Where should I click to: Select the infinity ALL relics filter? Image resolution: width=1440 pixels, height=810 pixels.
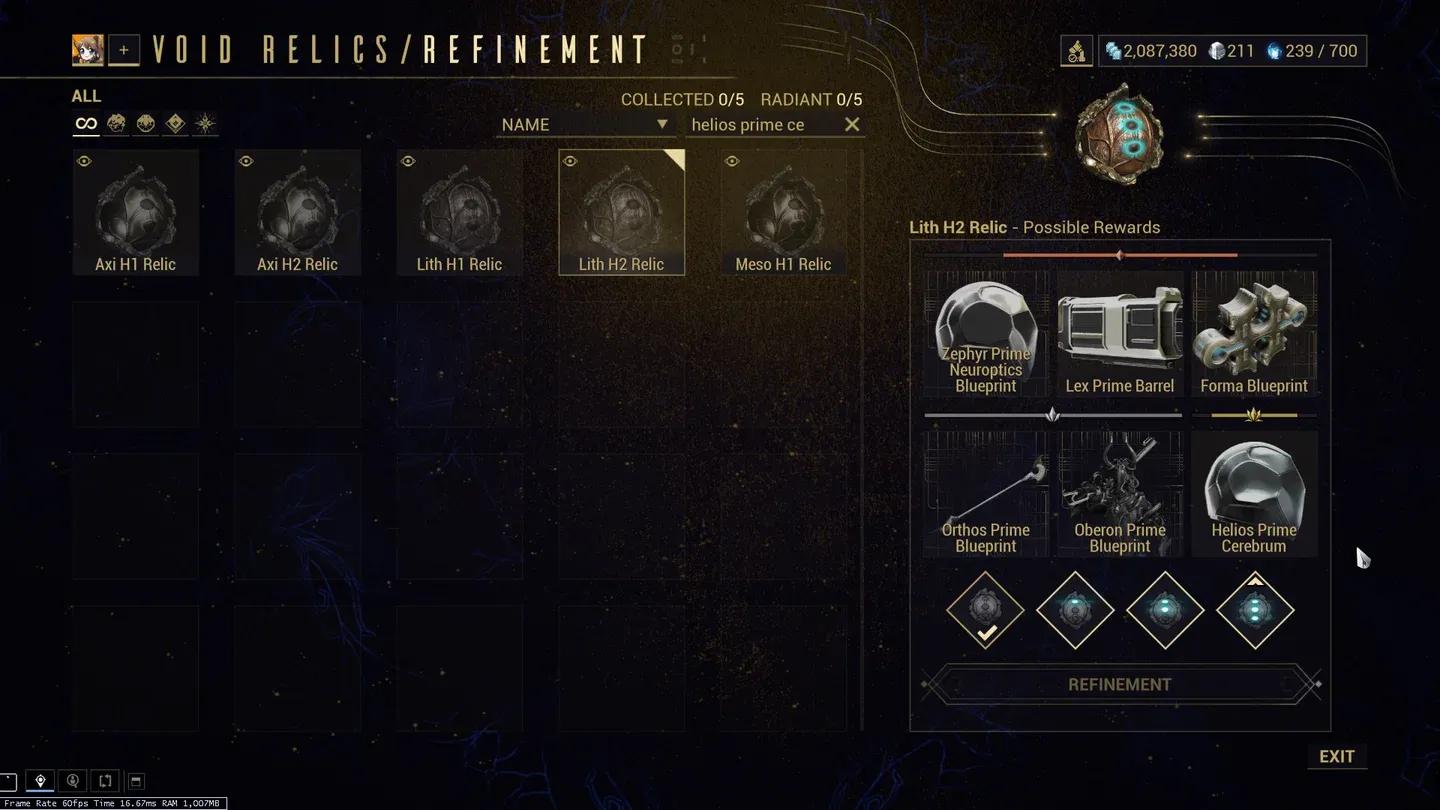pos(85,122)
